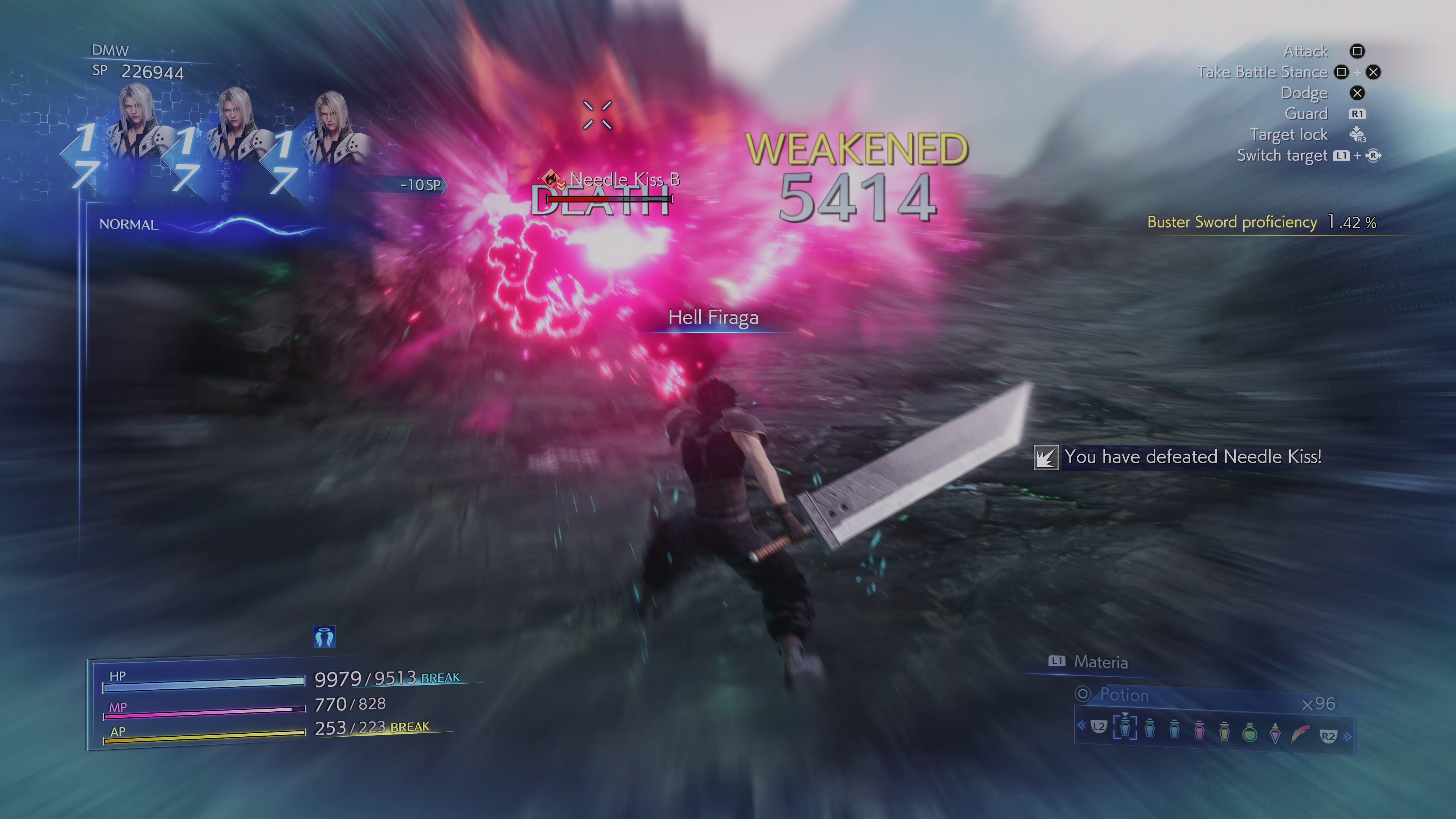The image size is (1456, 819).
Task: Switch to the Materia command list
Action: (1100, 662)
